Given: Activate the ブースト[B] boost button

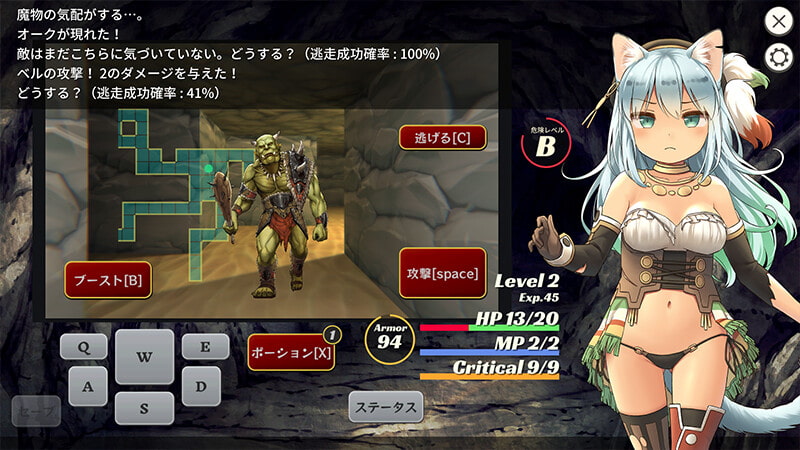Looking at the screenshot, I should coord(107,280).
